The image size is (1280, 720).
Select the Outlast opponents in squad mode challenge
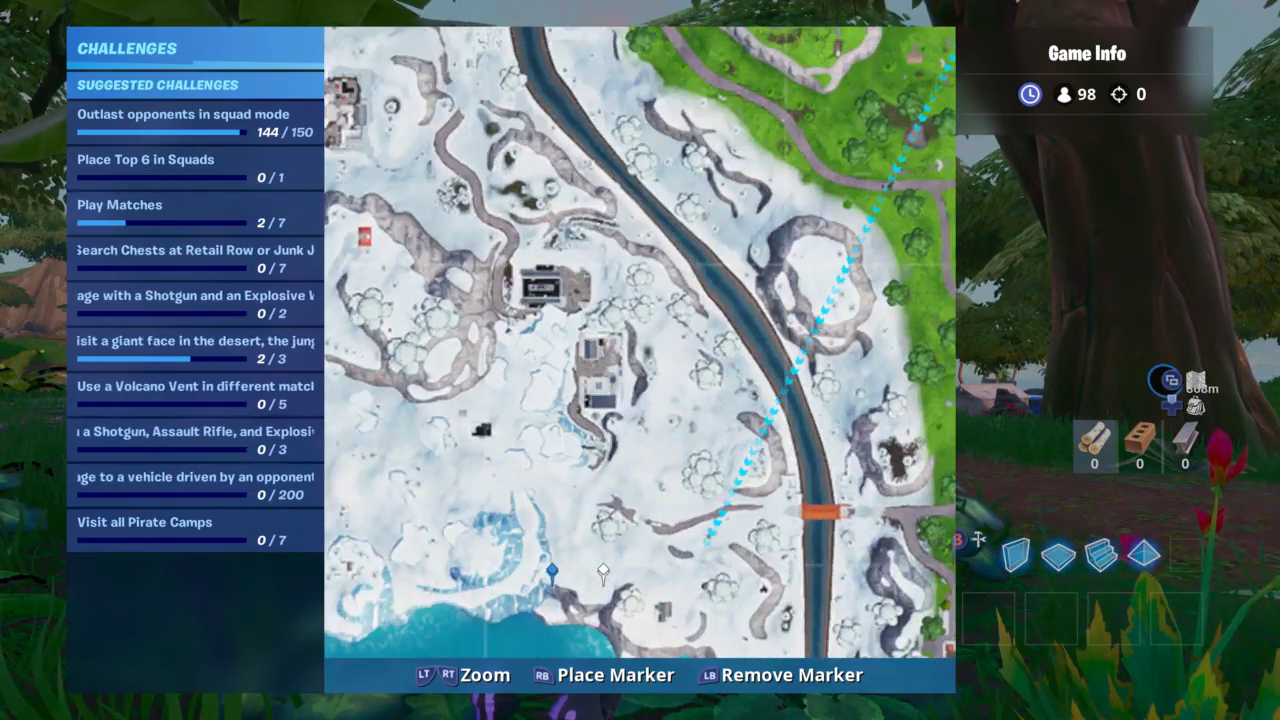[195, 122]
